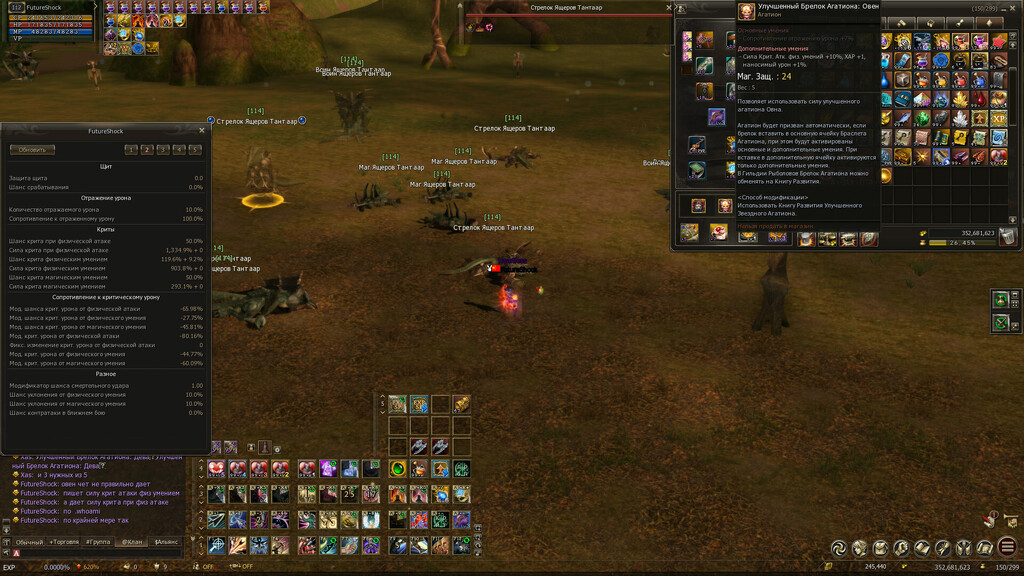Activate the crosshair target skill on hotbar

216,545
